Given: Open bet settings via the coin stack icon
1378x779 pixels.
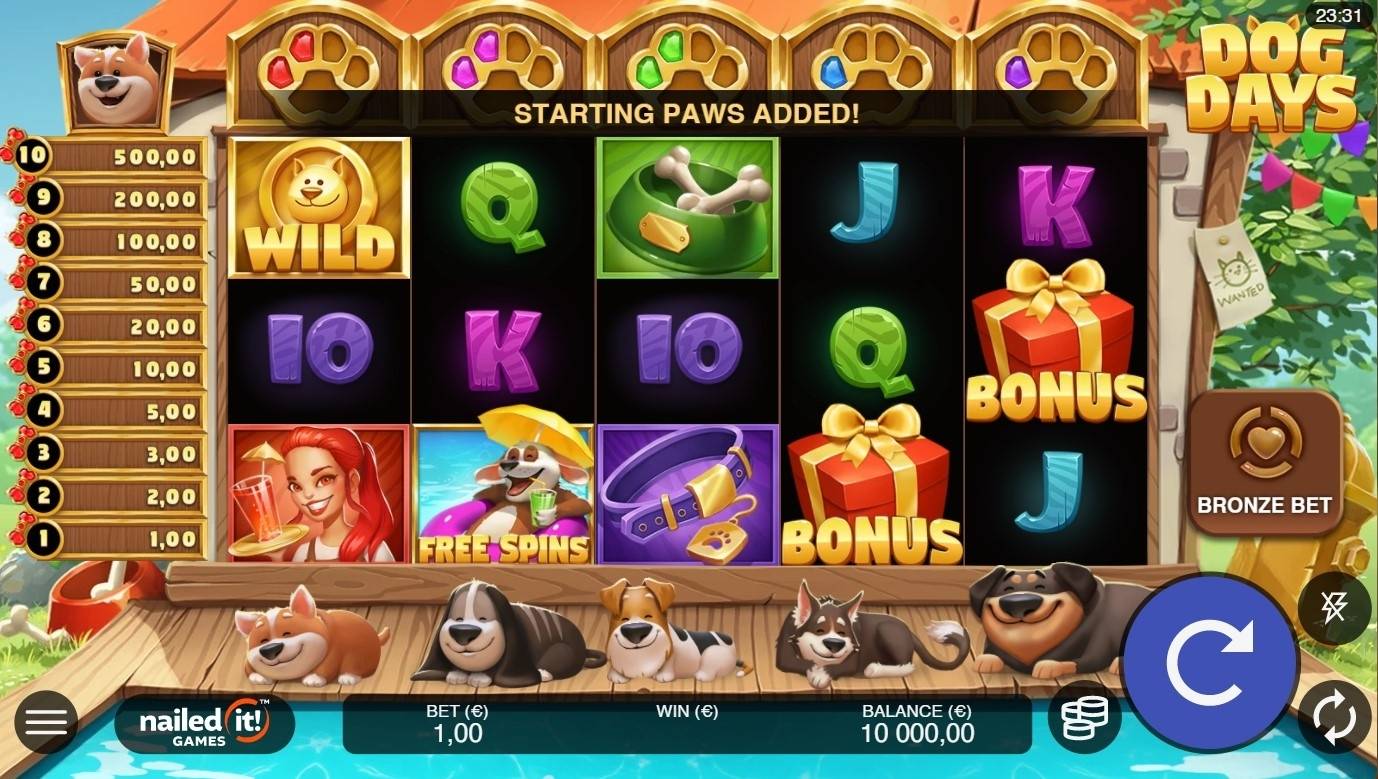Looking at the screenshot, I should (1084, 717).
